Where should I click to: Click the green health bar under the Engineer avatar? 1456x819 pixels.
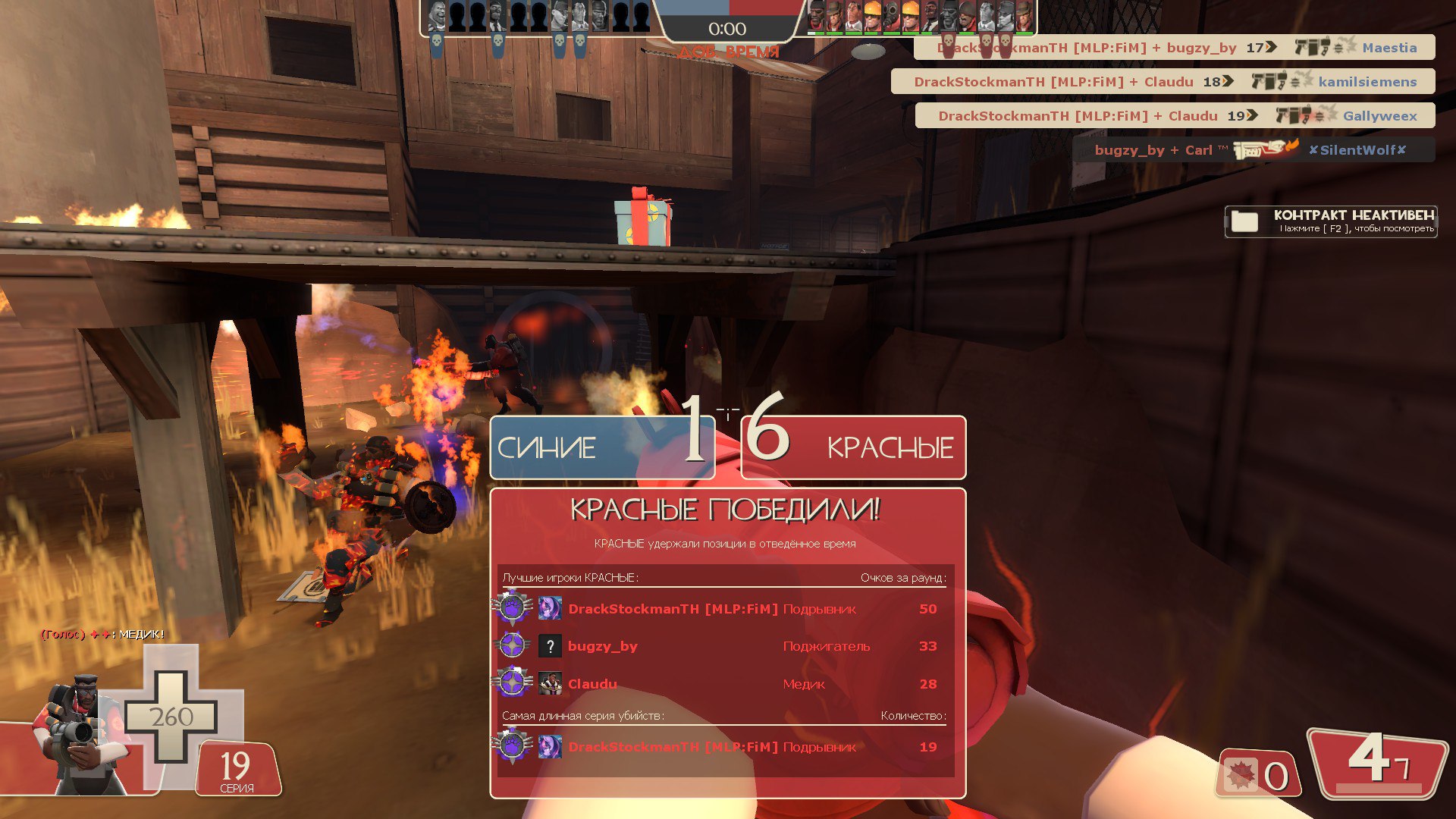[872, 33]
